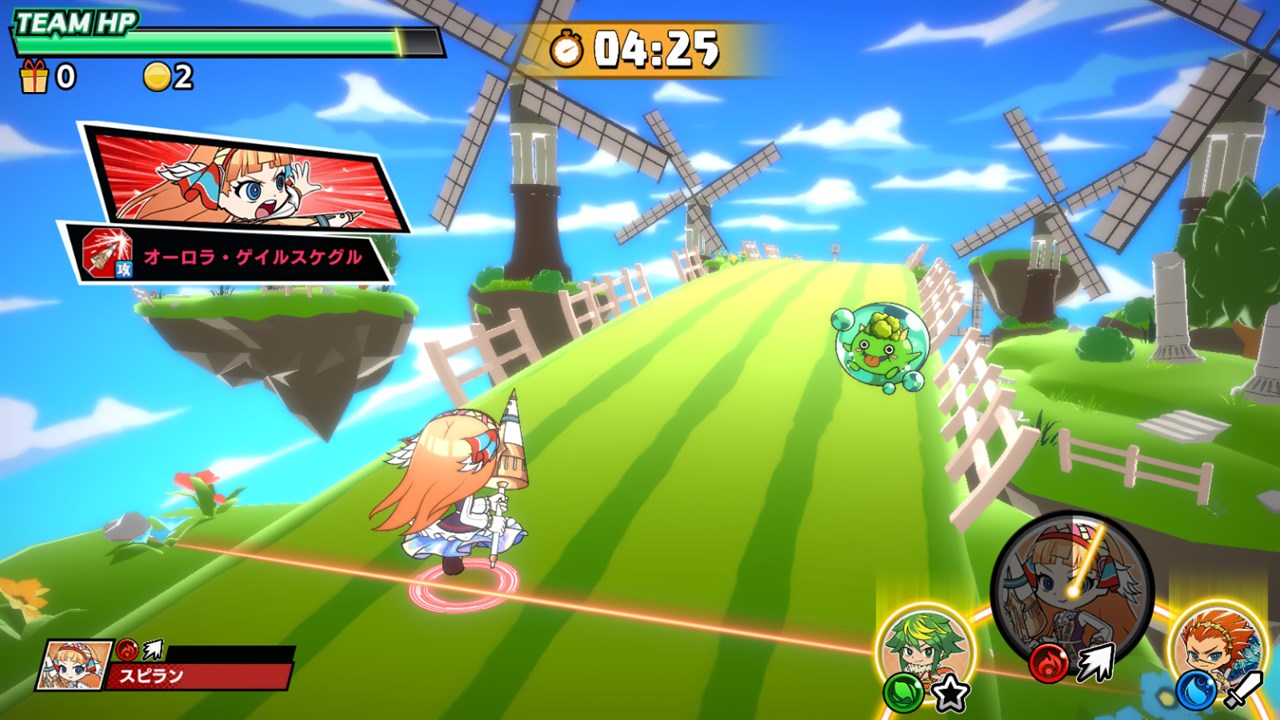Toggle the white cursor marker beside スピラン
Screen dimensions: 1280x720
tap(153, 649)
